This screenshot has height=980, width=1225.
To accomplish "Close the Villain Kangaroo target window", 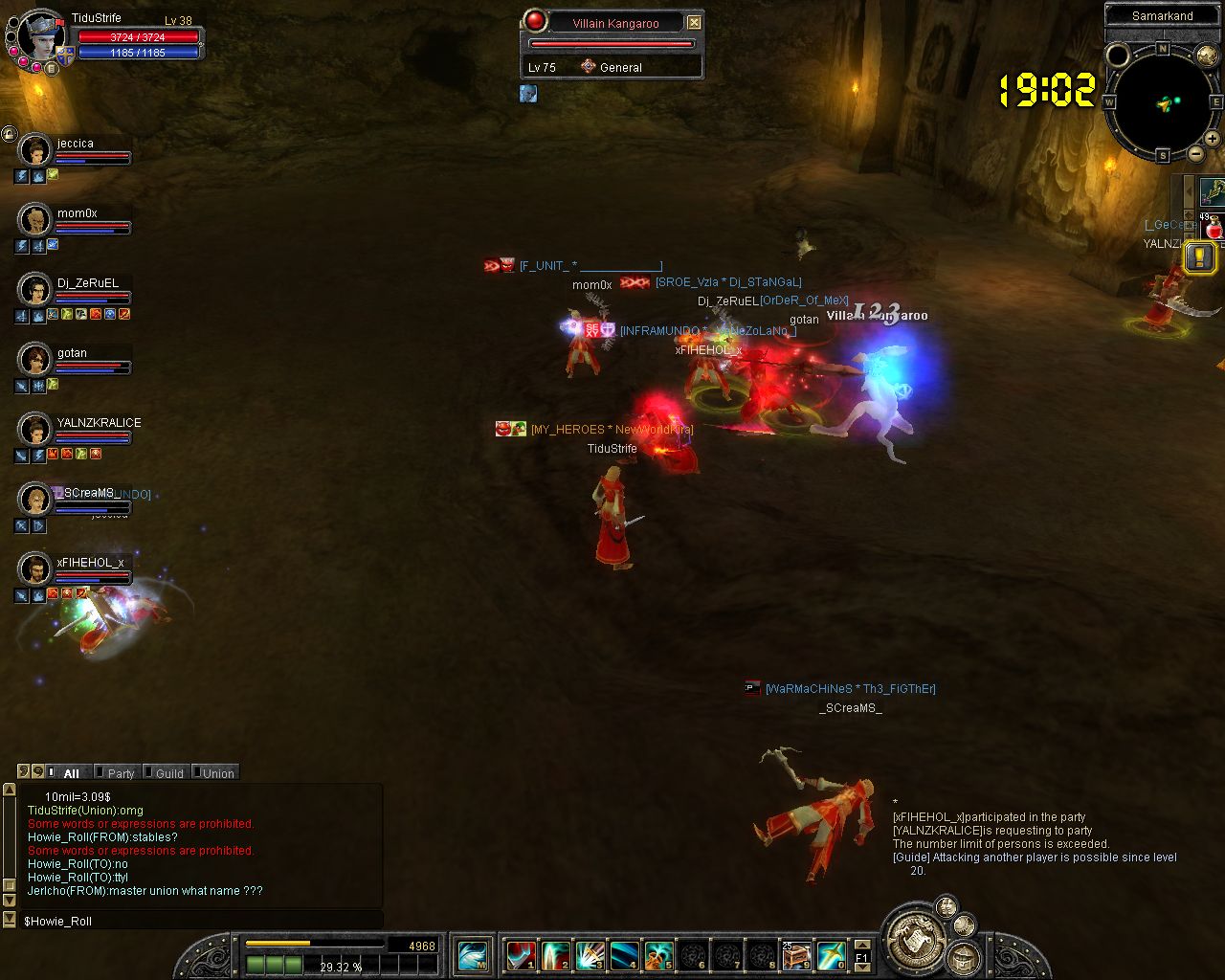I will [x=695, y=23].
